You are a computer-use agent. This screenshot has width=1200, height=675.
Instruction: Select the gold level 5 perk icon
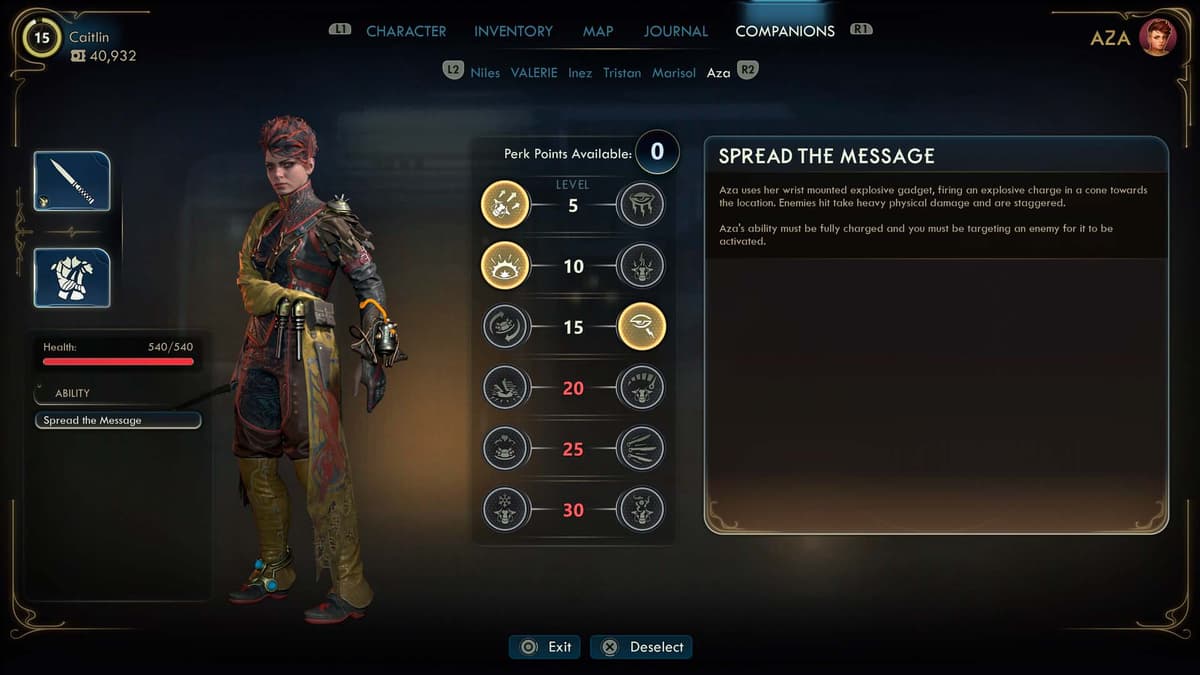pos(505,205)
